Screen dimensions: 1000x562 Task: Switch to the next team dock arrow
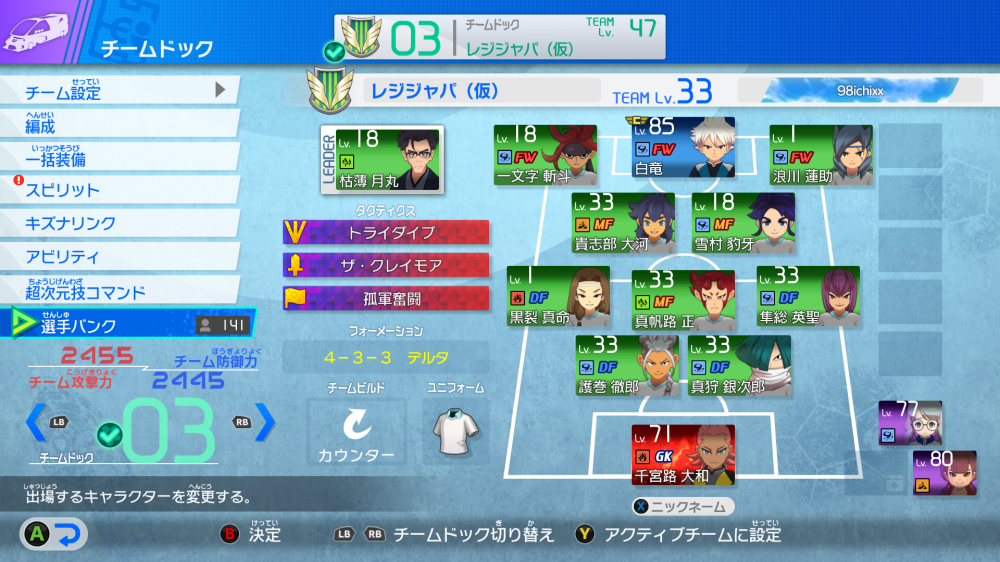tap(264, 422)
